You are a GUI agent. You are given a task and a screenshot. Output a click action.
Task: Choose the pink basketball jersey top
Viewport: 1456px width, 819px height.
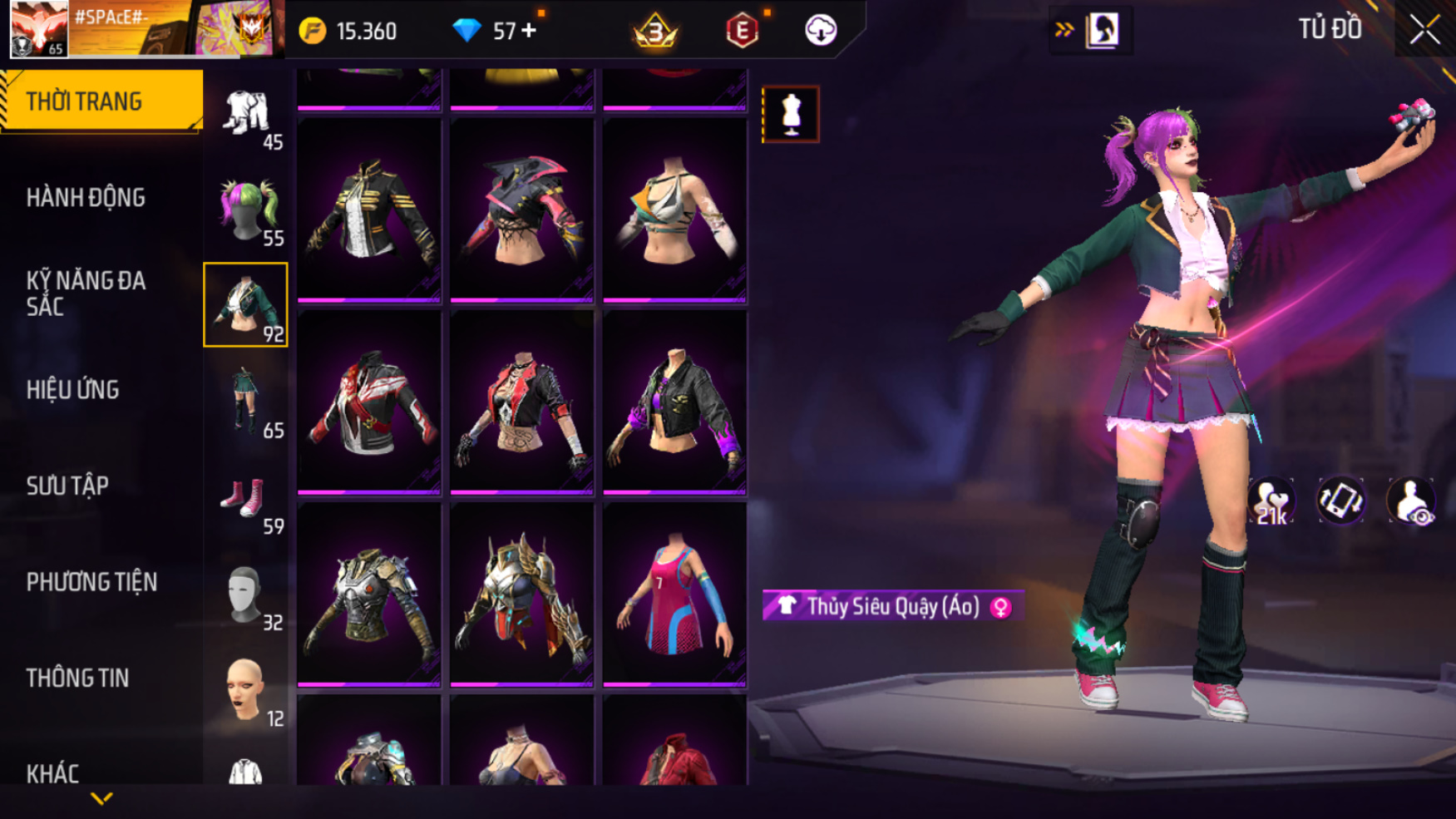coord(674,595)
